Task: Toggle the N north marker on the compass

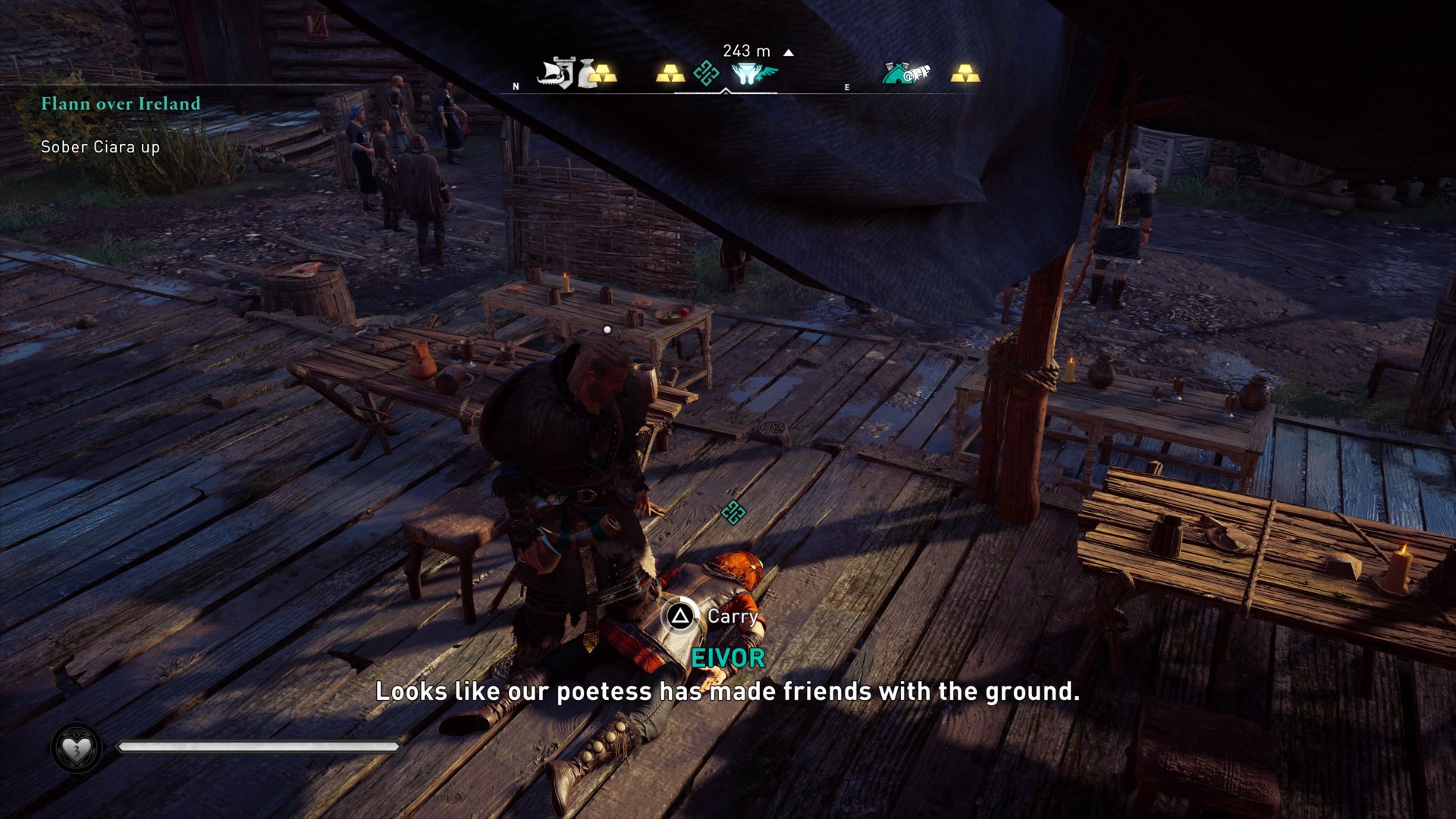Action: pyautogui.click(x=516, y=86)
